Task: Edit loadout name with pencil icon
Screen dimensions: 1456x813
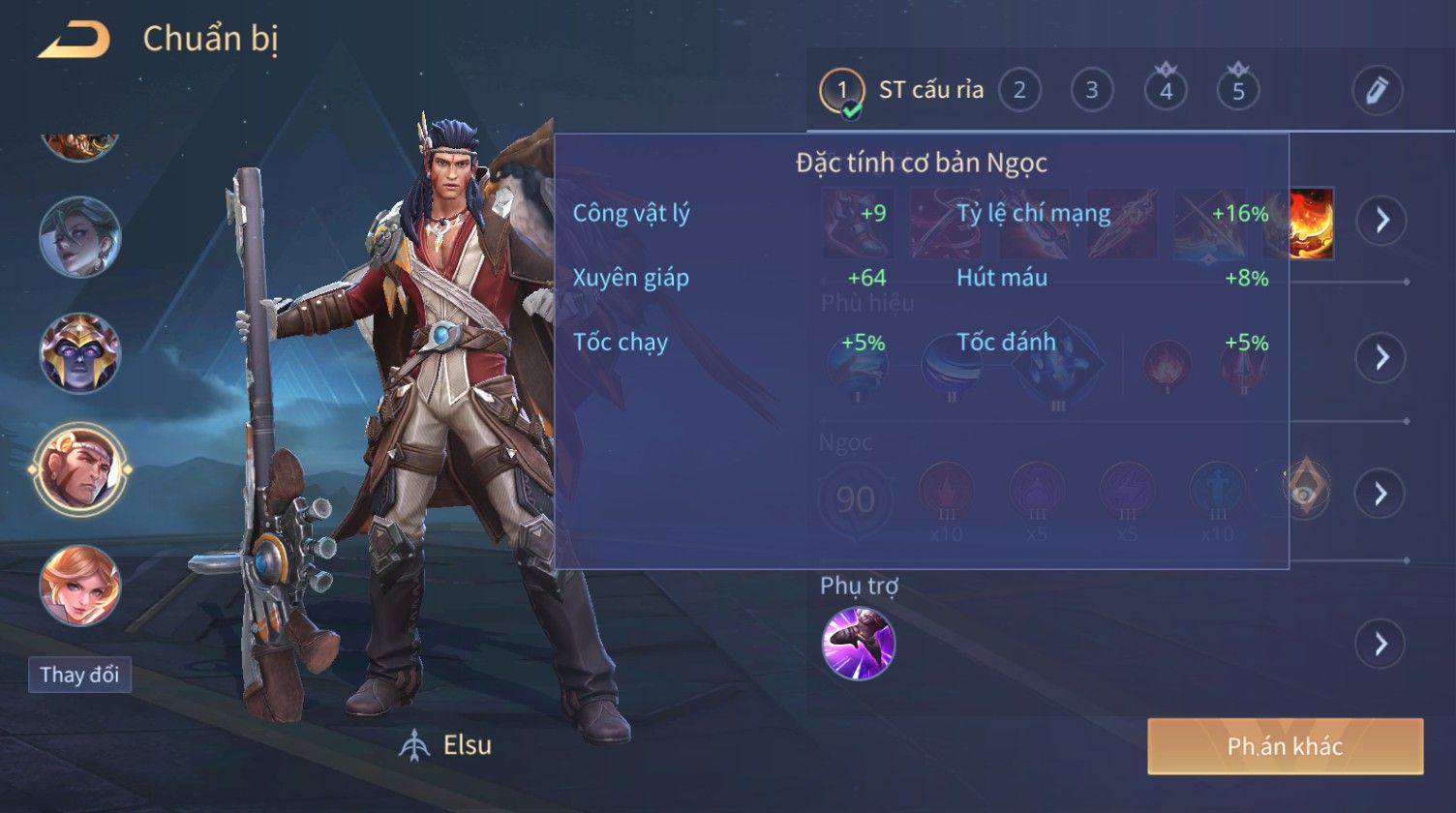Action: click(1377, 91)
